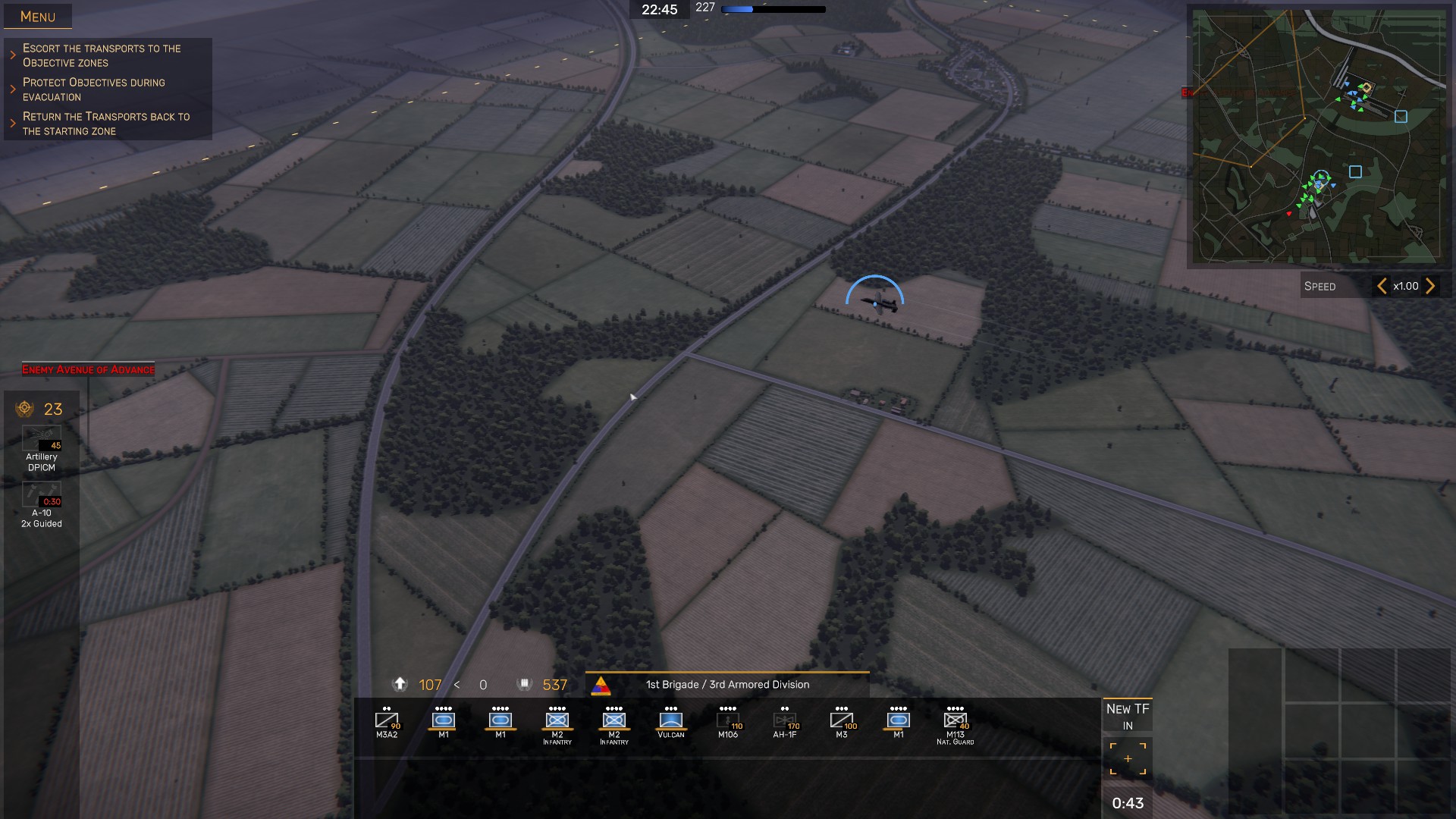Open the 1st Brigade / 3rd Armored Division tab
The image size is (1456, 819).
point(727,685)
